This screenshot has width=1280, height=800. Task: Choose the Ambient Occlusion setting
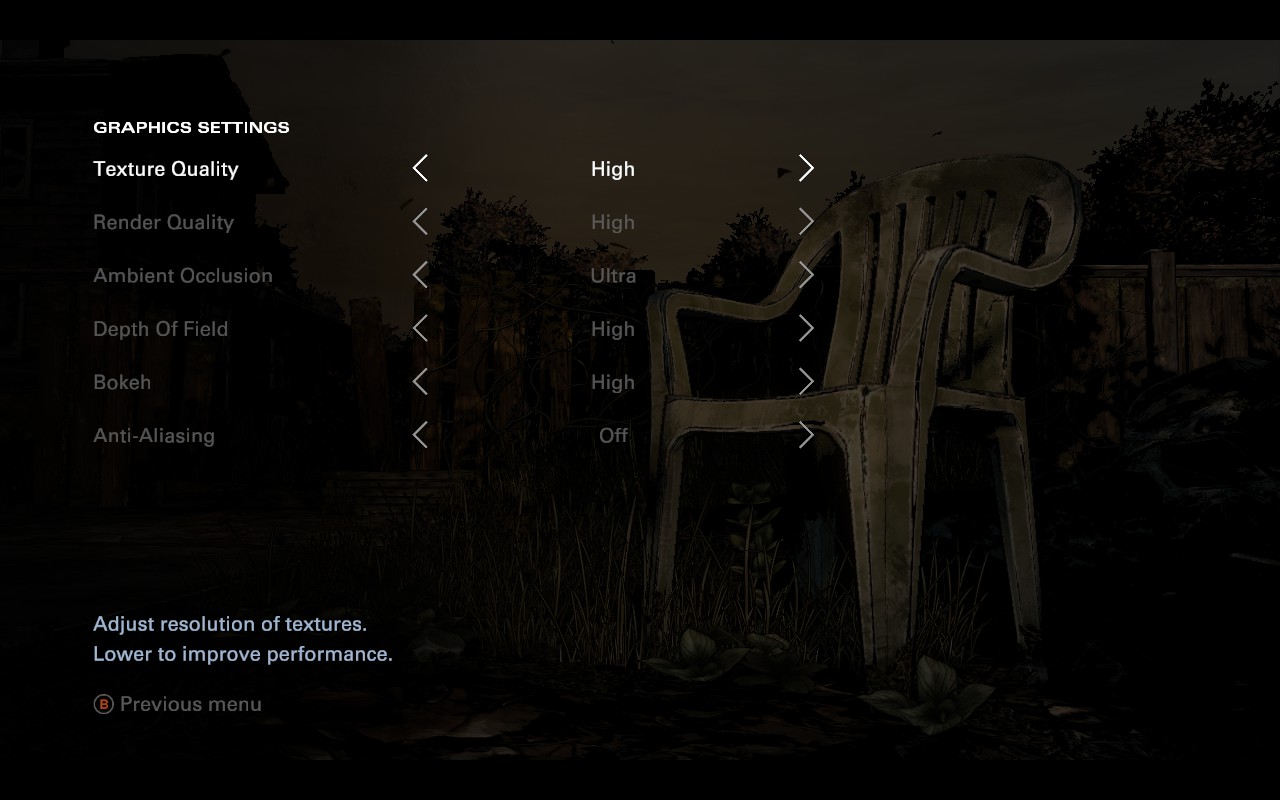point(183,275)
